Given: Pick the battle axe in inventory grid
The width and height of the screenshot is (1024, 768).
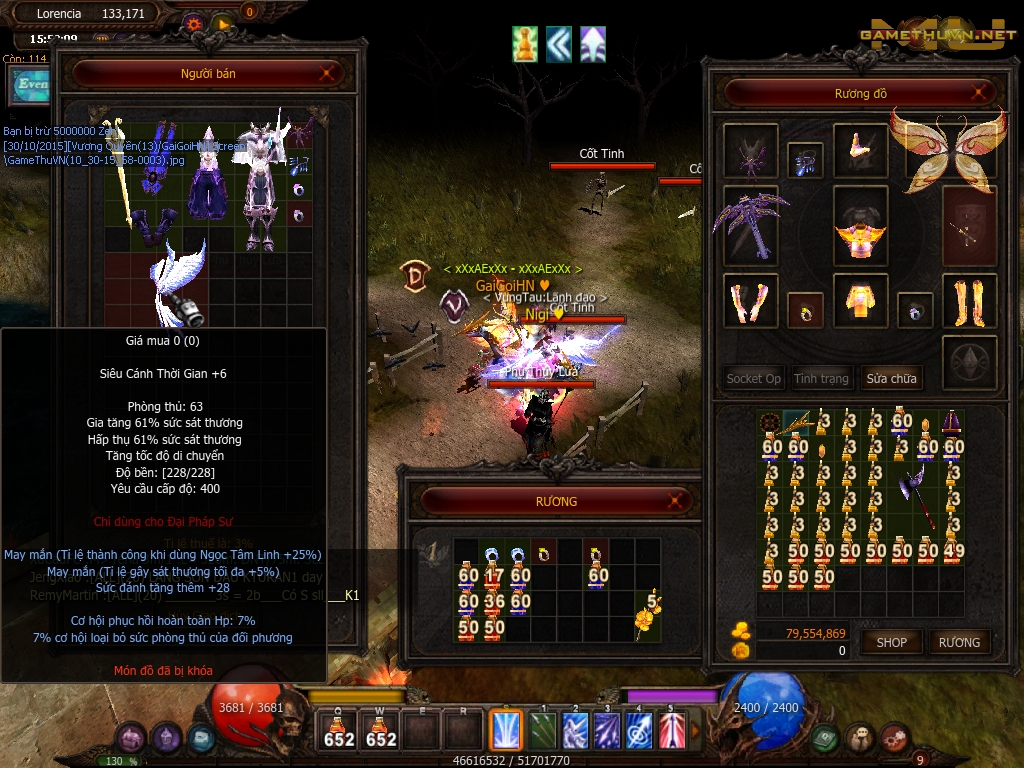Looking at the screenshot, I should point(915,496).
